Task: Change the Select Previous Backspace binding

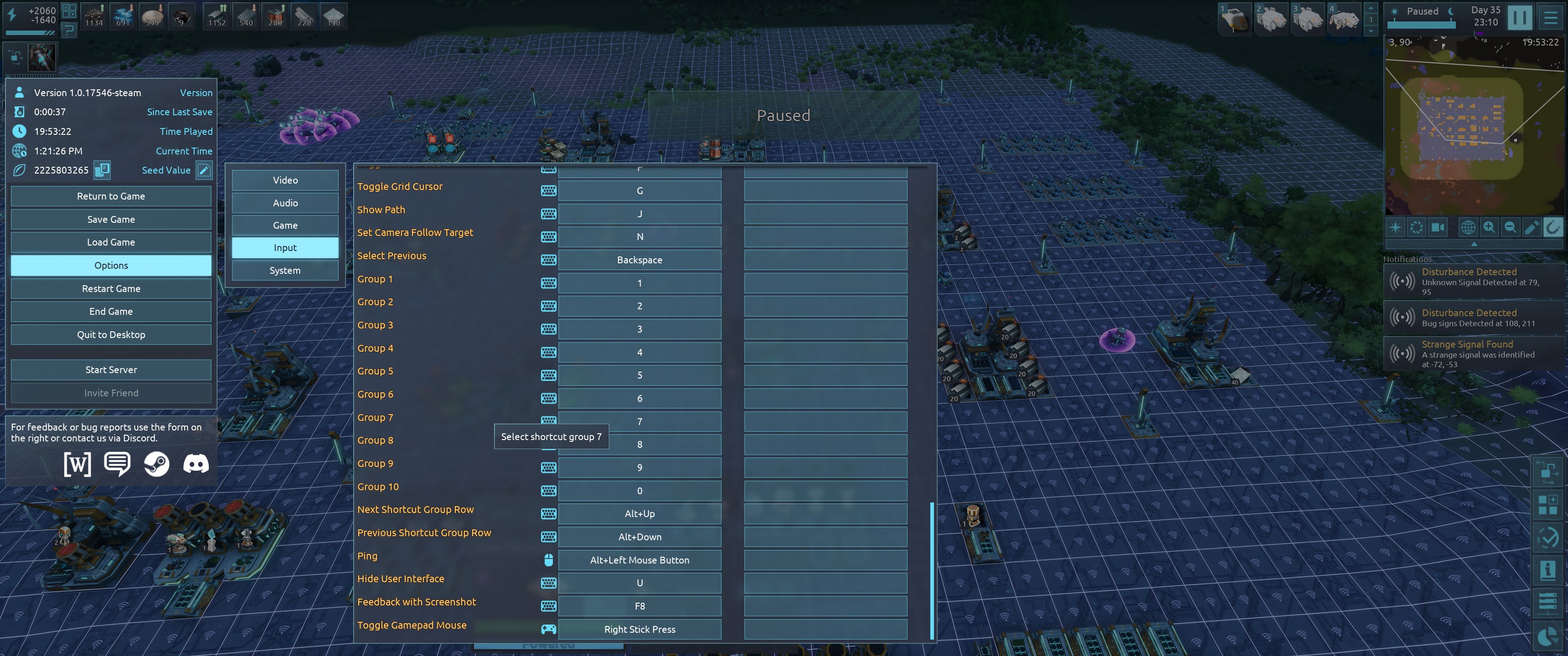Action: [x=639, y=260]
